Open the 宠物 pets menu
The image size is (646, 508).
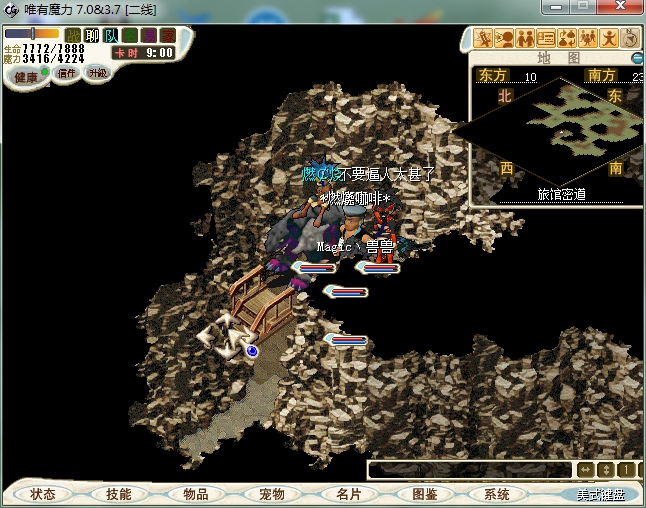272,494
